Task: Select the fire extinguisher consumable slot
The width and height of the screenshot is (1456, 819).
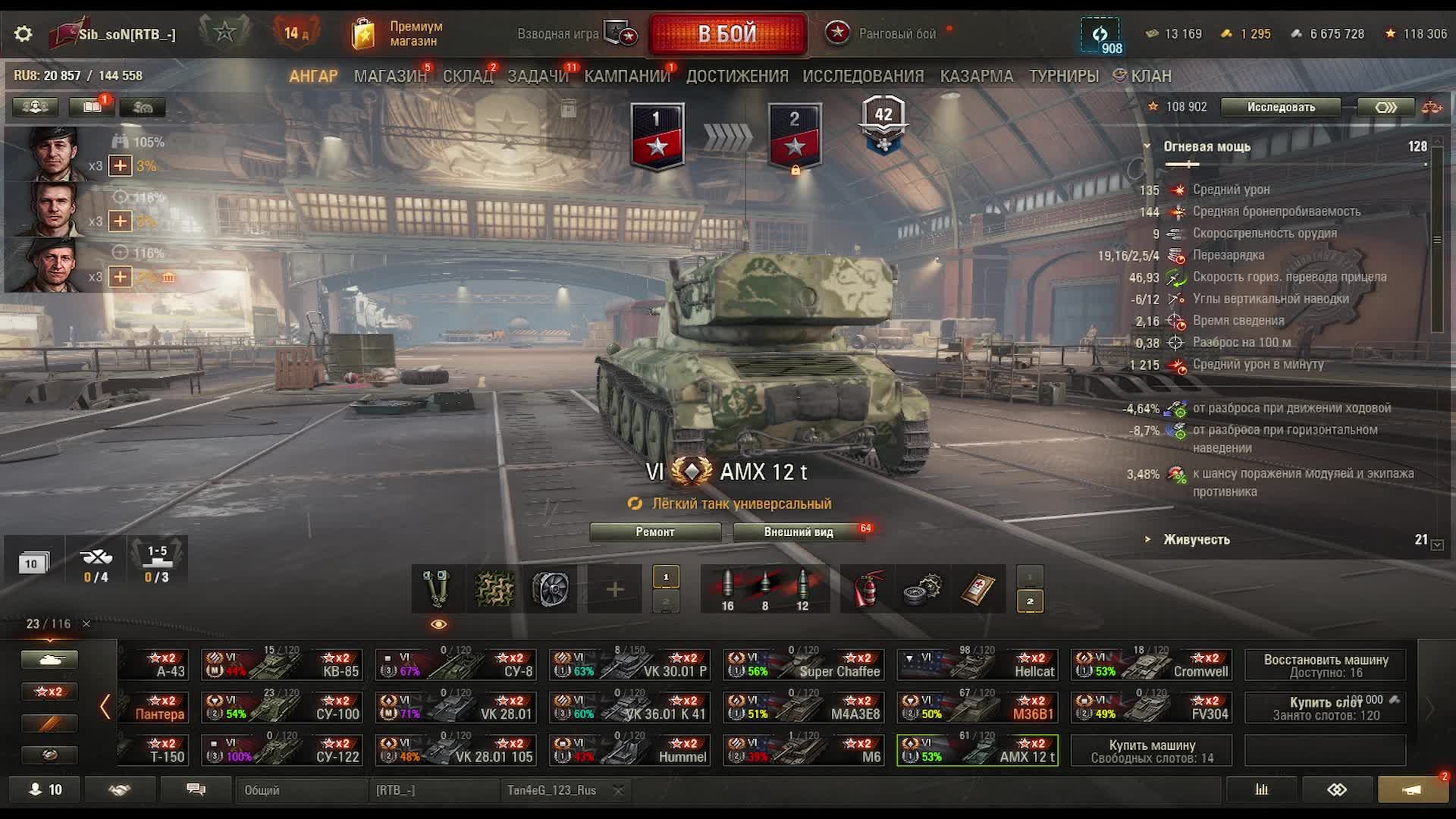Action: [868, 589]
